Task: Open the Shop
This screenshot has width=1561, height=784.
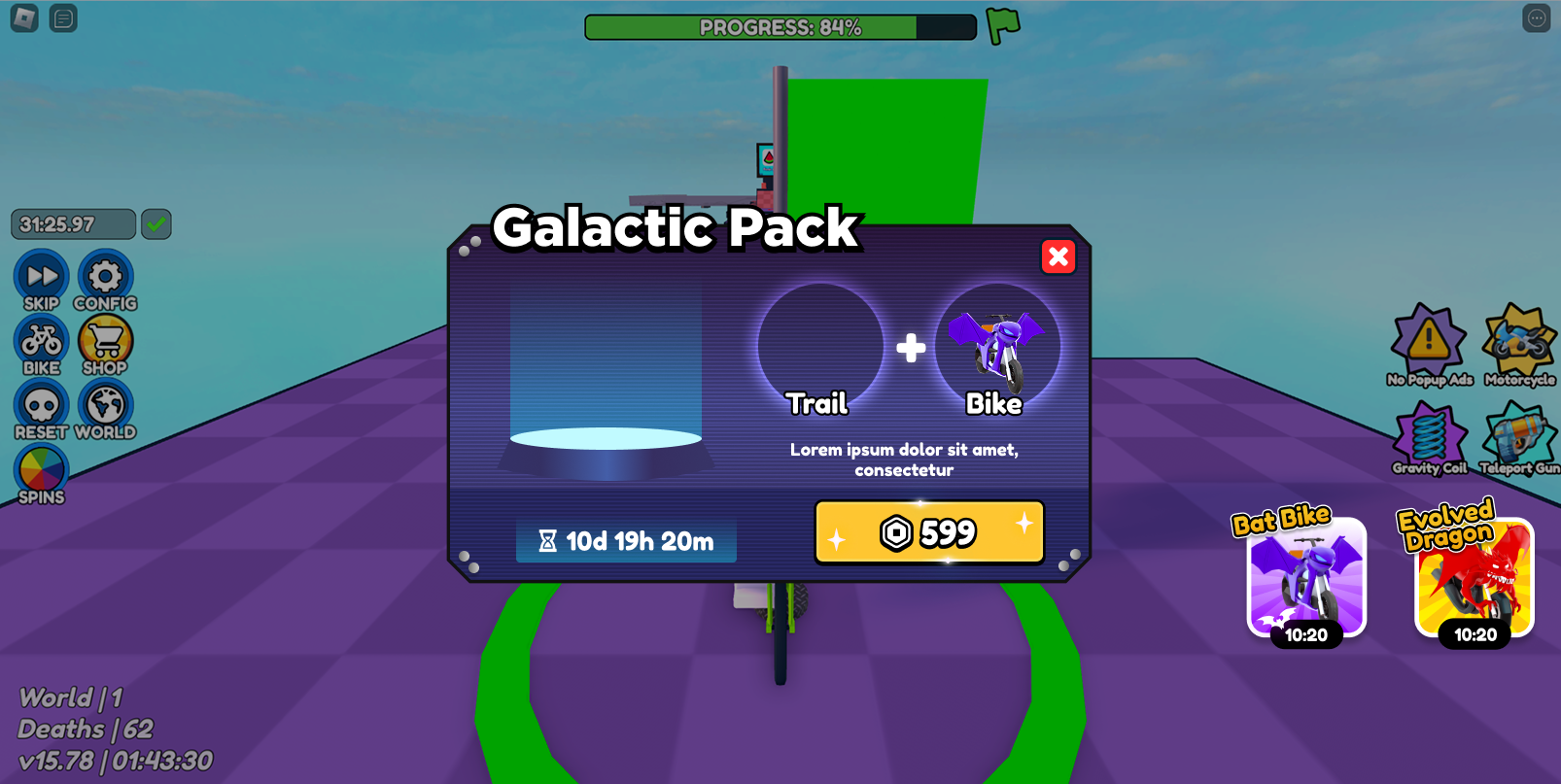Action: (105, 343)
